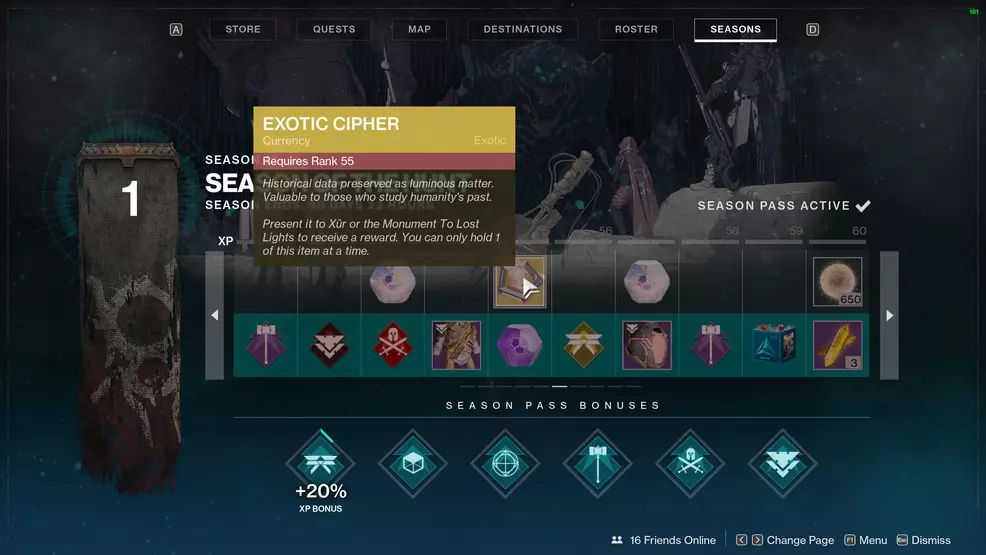Show previous season pass ranks with left arrow

click(215, 315)
